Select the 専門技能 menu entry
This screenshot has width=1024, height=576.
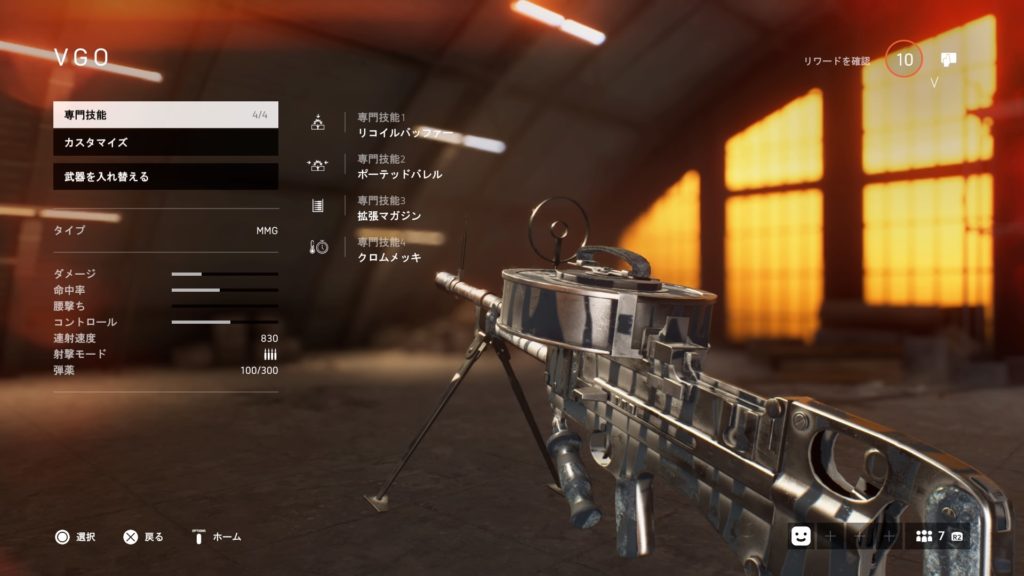click(x=165, y=115)
